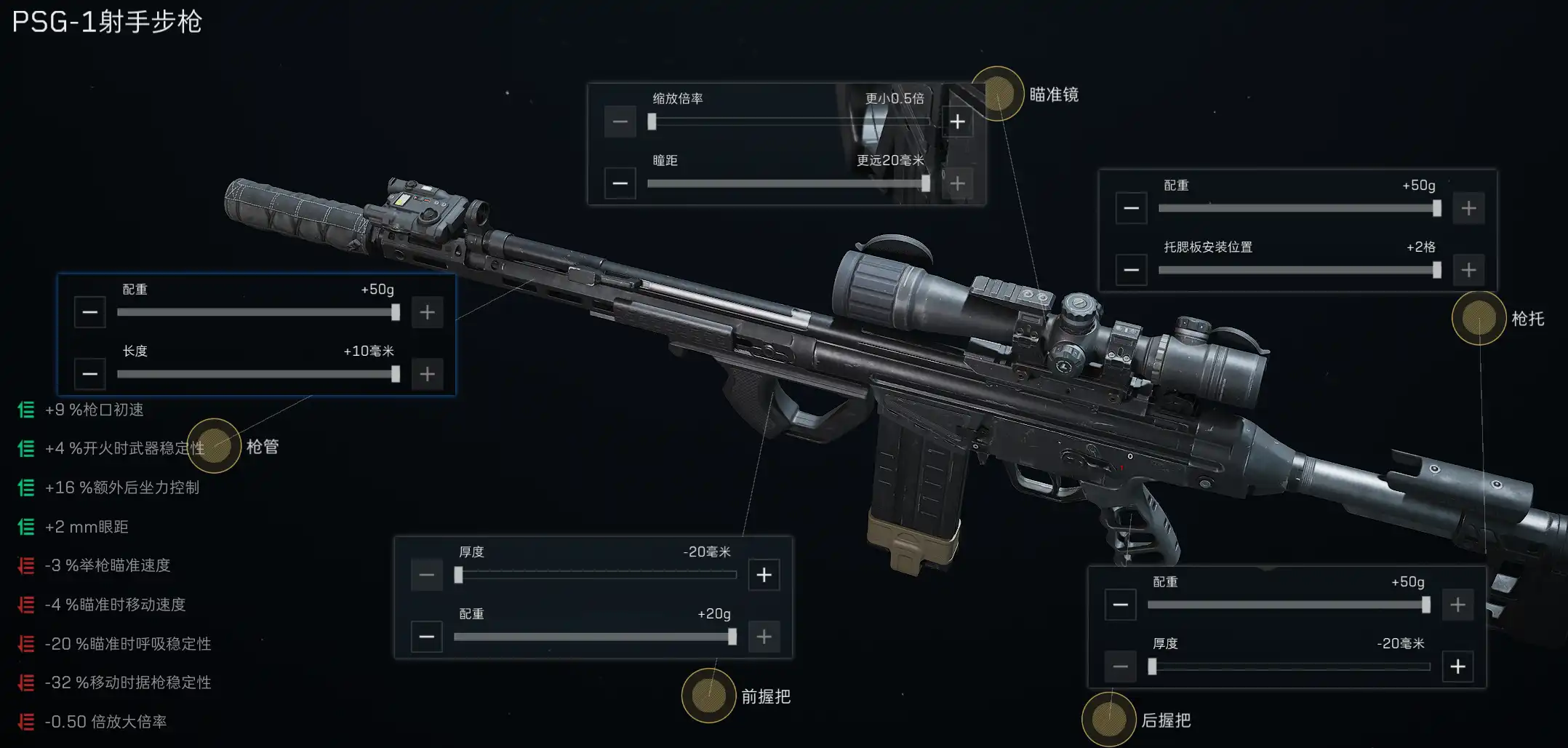Decrease 托腮板安装位置 with the minus button

[x=1131, y=270]
